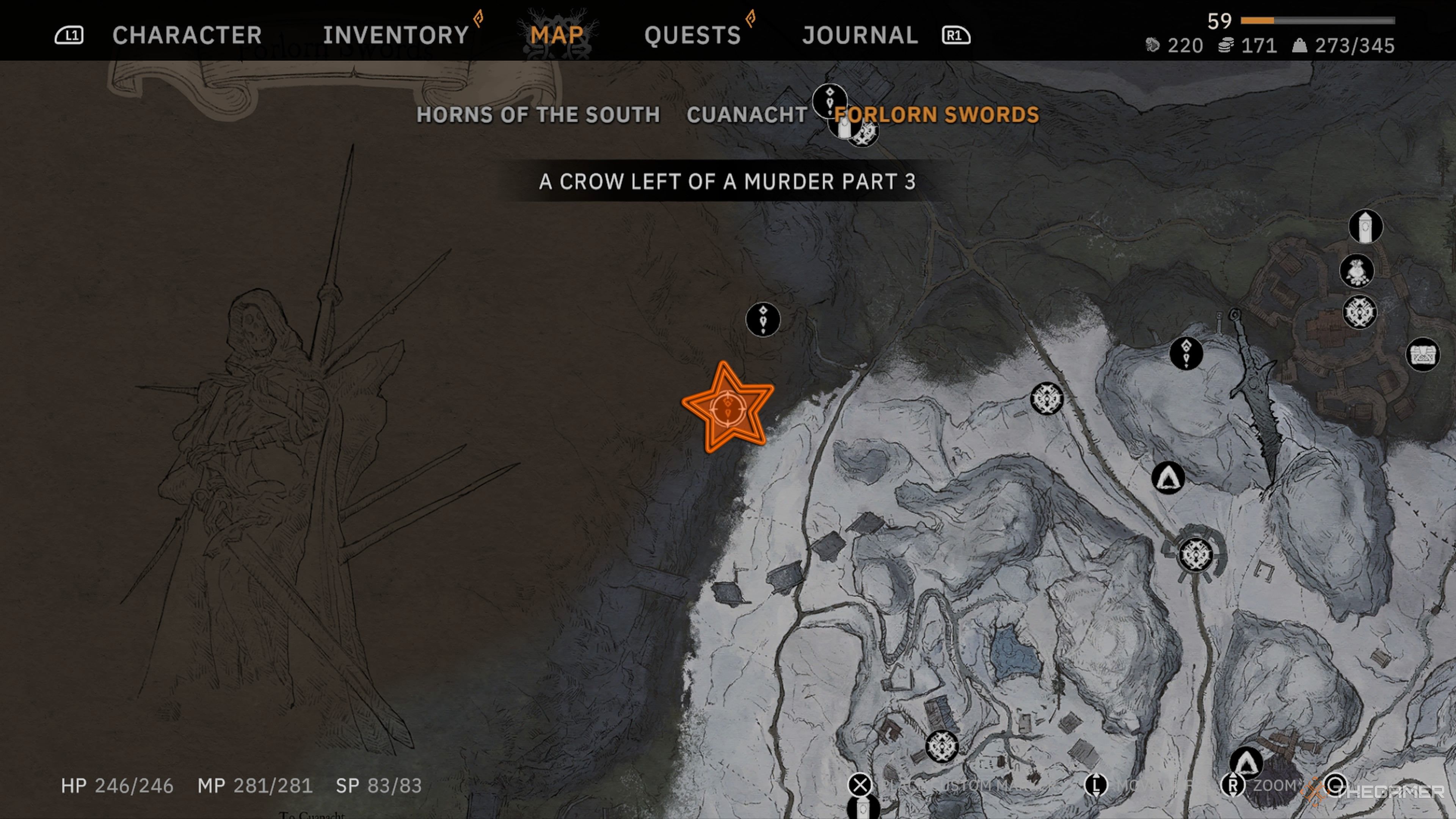Screen dimensions: 1456x819
Task: Select the Map tab
Action: click(x=557, y=35)
